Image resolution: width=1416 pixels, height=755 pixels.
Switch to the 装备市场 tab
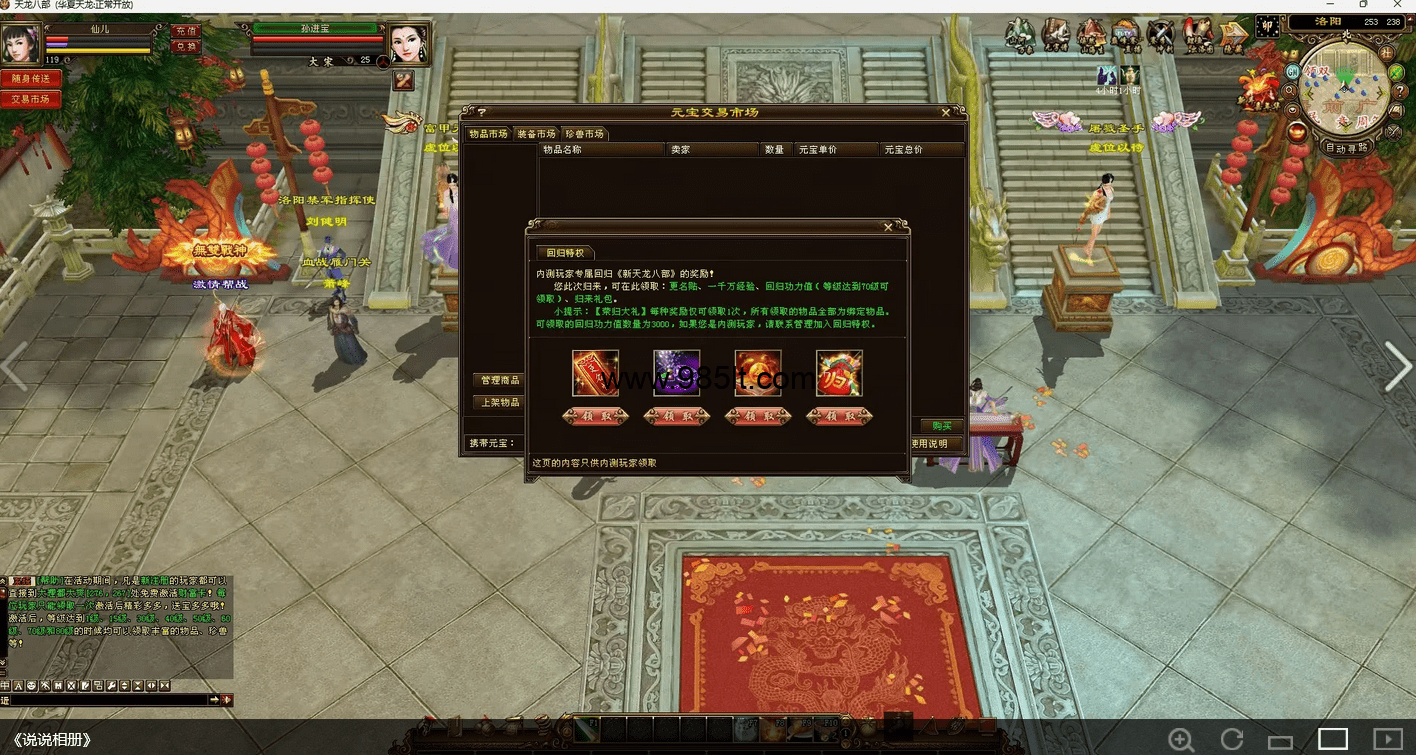coord(536,134)
